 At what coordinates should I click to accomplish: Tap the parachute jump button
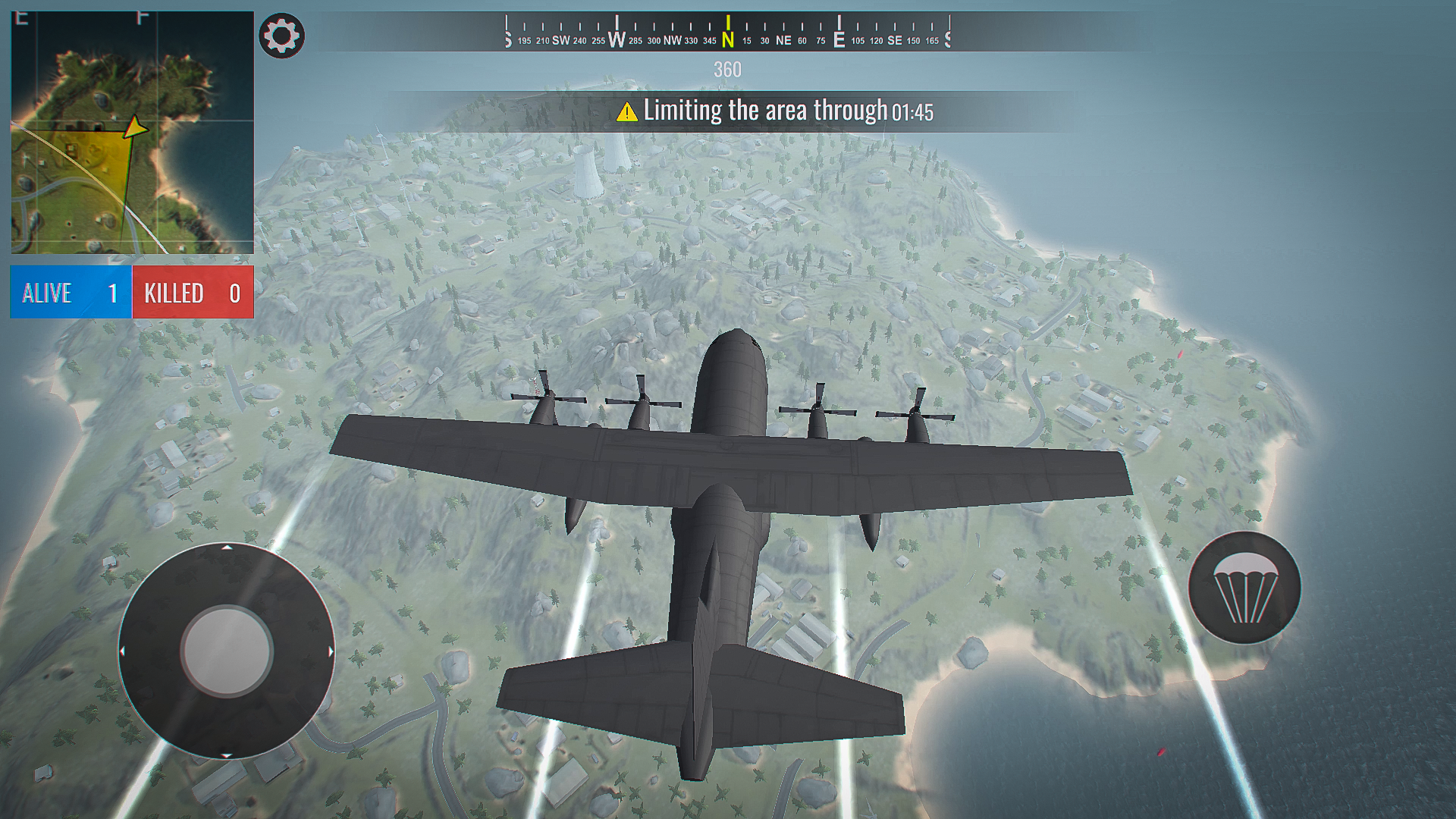click(x=1244, y=588)
